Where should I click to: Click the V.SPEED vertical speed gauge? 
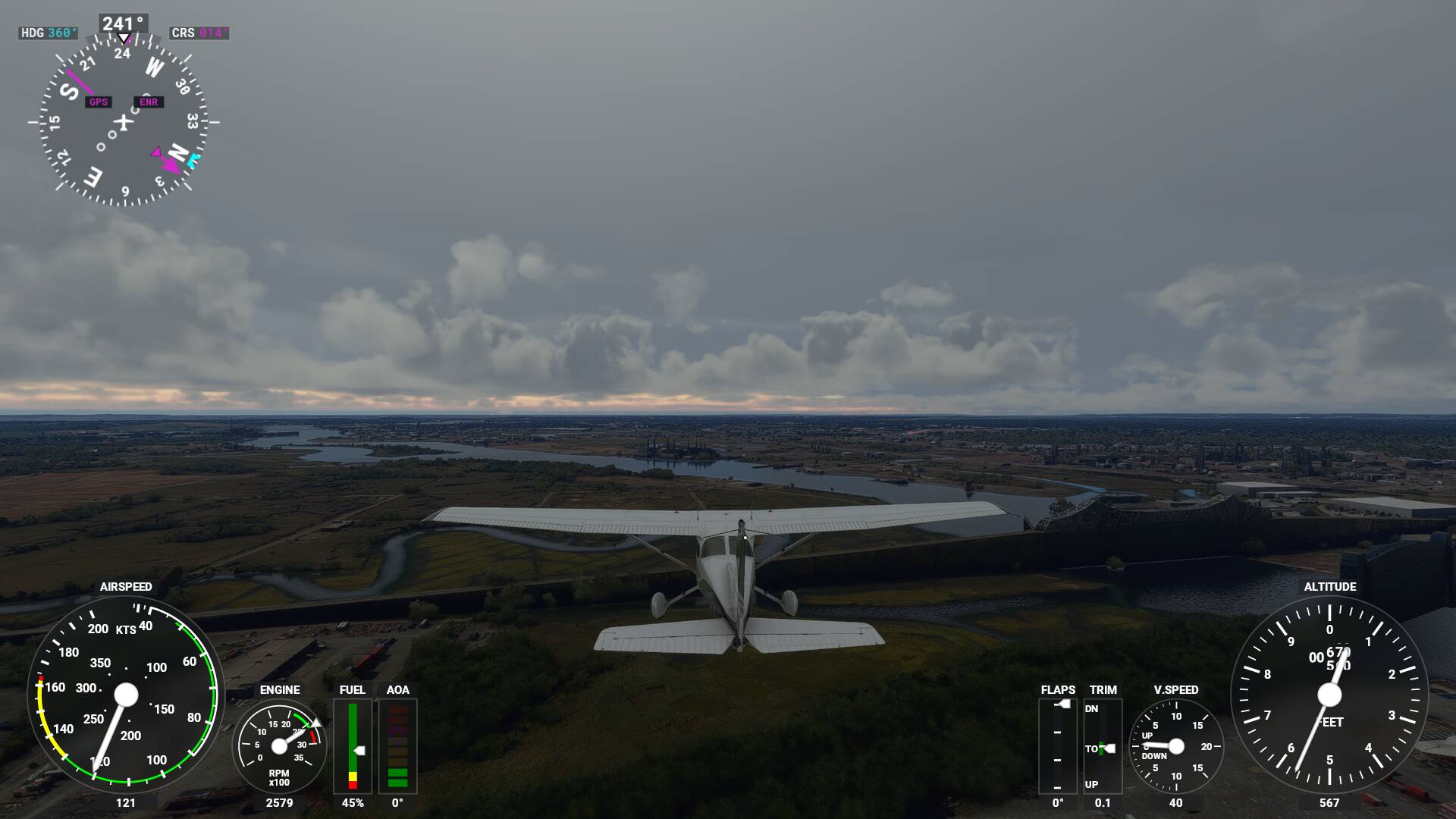coord(1177,745)
